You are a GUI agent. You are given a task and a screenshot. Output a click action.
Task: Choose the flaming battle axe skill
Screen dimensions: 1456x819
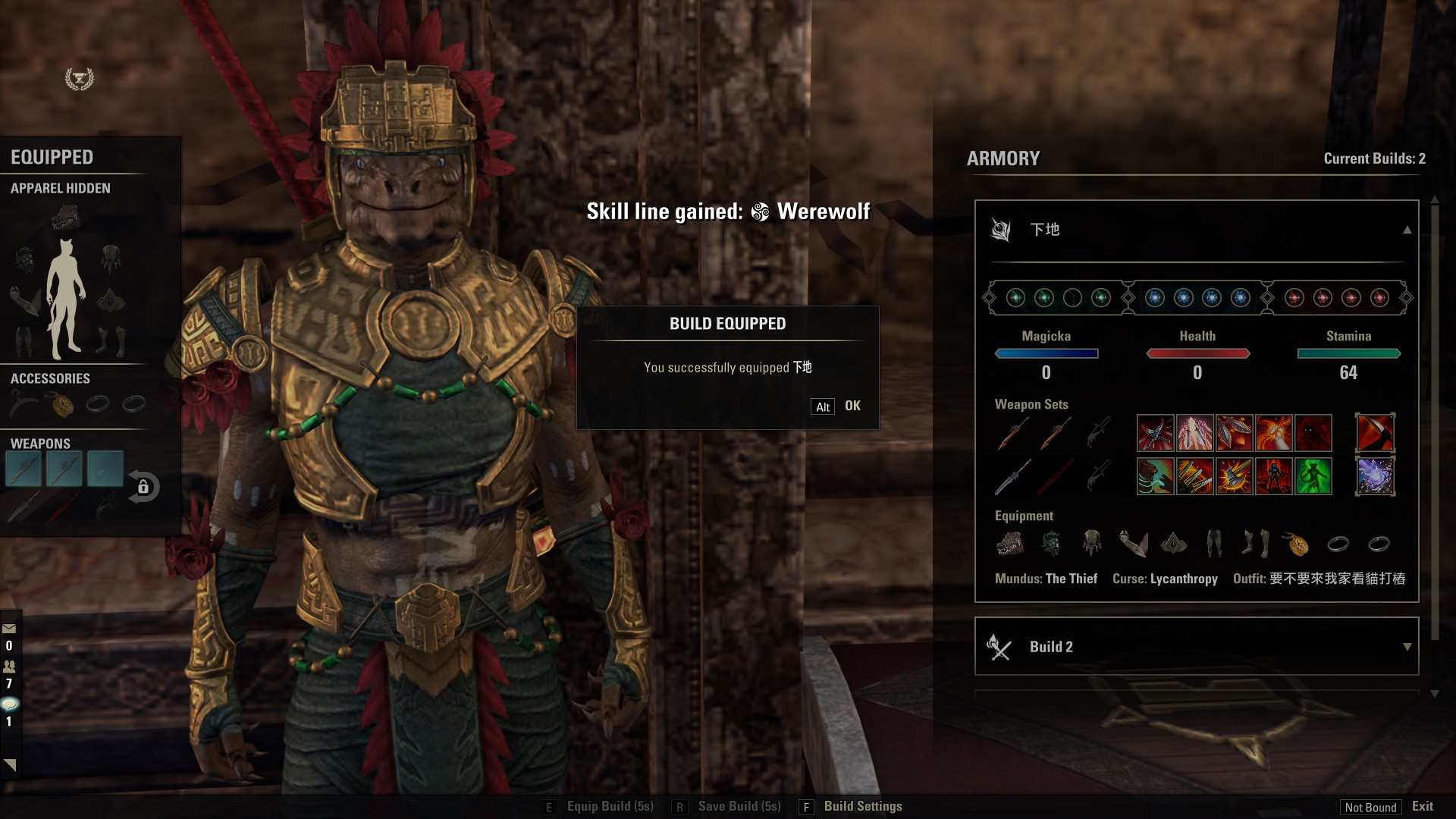(x=1234, y=476)
